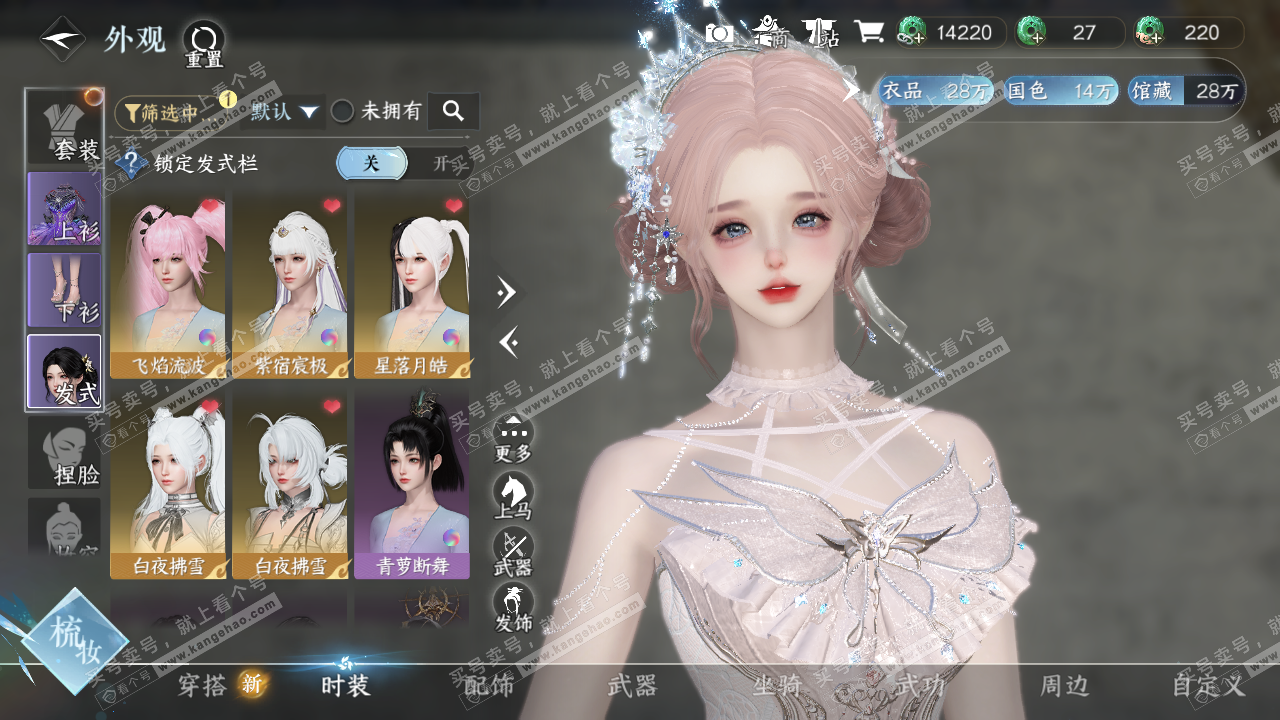
Task: Toggle 武器 weapon display
Action: click(x=513, y=552)
